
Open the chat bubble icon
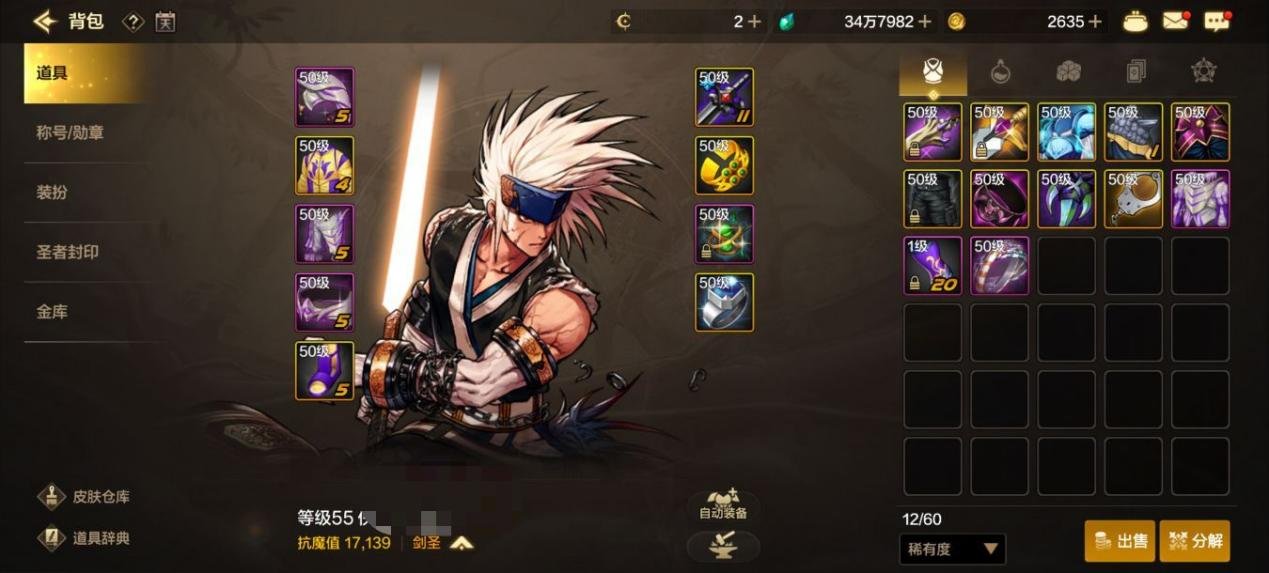click(1216, 21)
